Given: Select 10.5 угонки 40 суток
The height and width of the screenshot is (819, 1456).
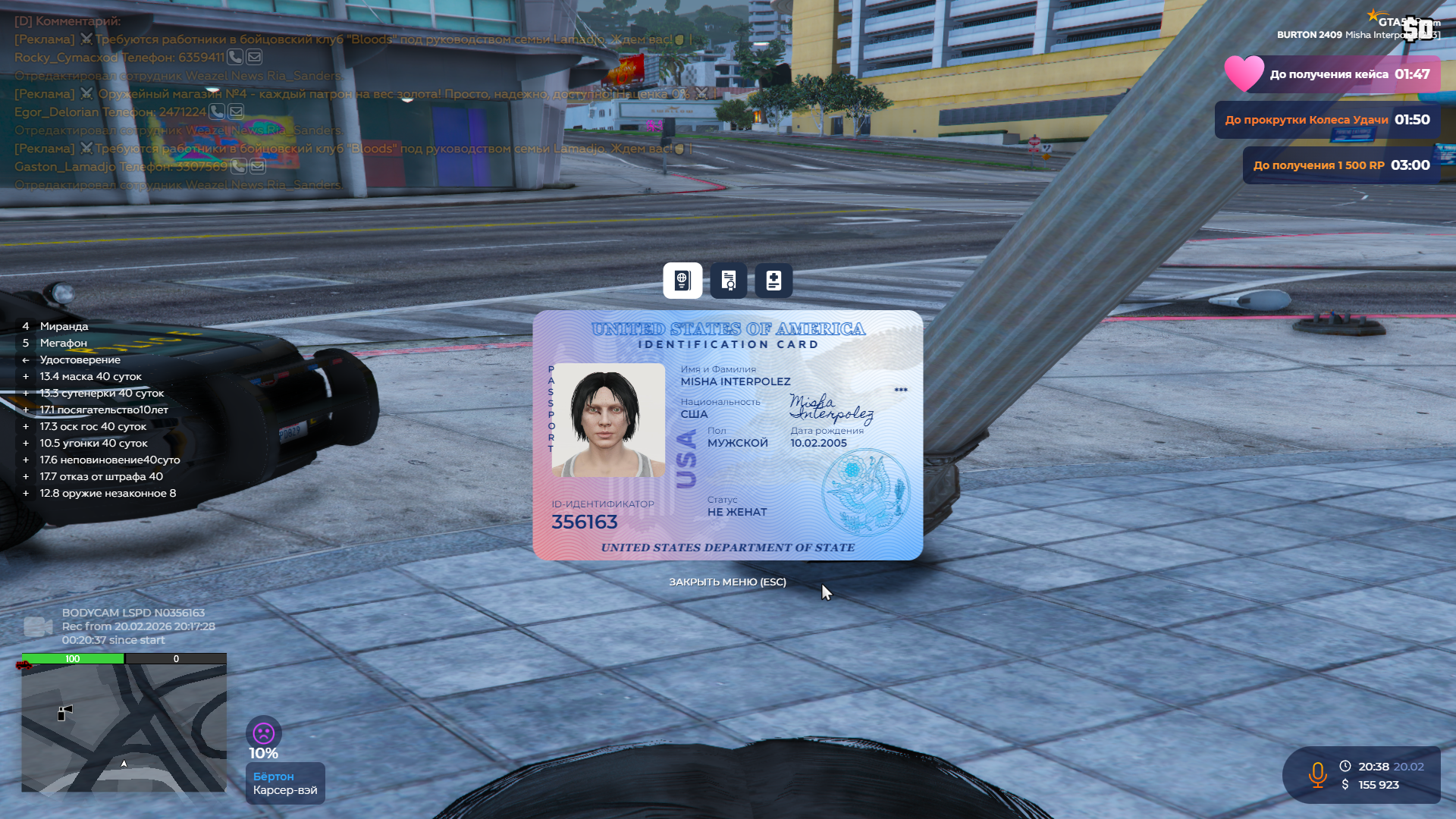Looking at the screenshot, I should pos(93,443).
